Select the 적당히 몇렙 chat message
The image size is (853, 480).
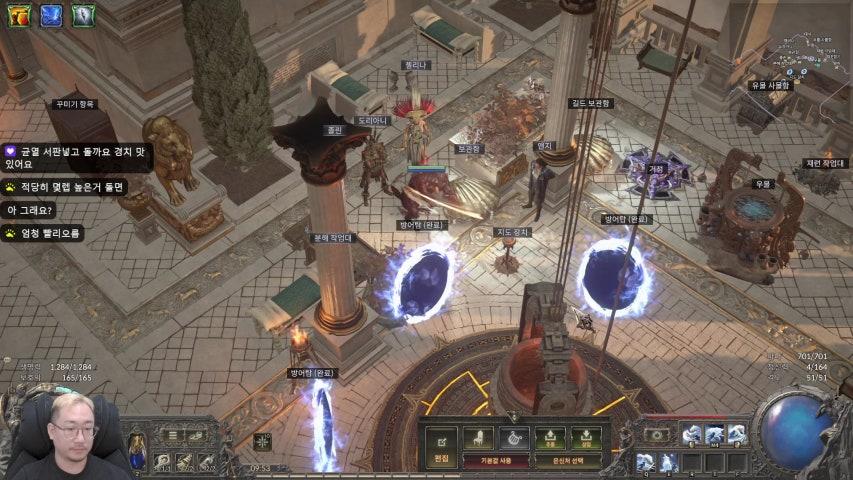click(66, 187)
